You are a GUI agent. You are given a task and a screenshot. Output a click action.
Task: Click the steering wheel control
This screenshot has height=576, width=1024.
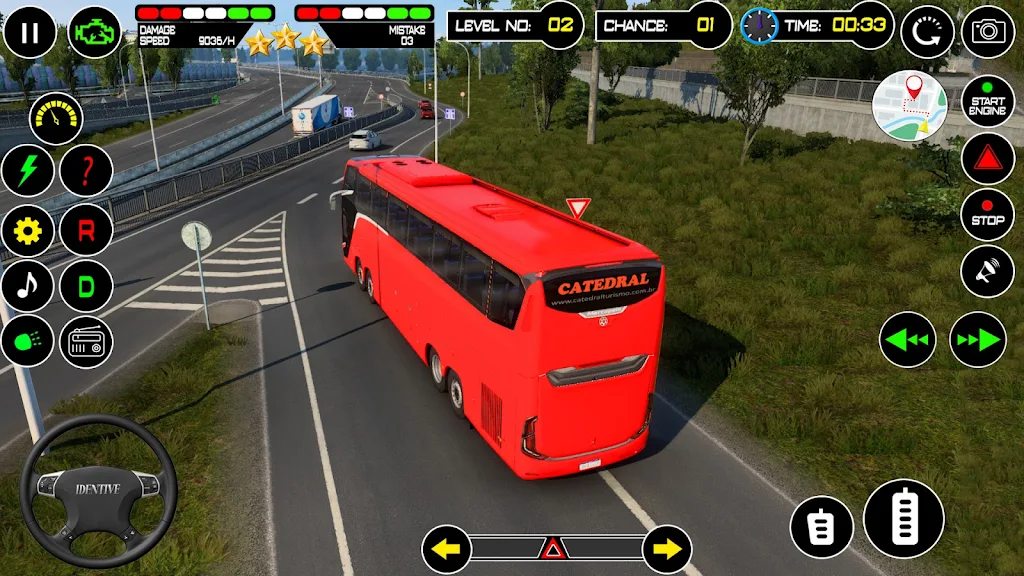click(x=98, y=490)
